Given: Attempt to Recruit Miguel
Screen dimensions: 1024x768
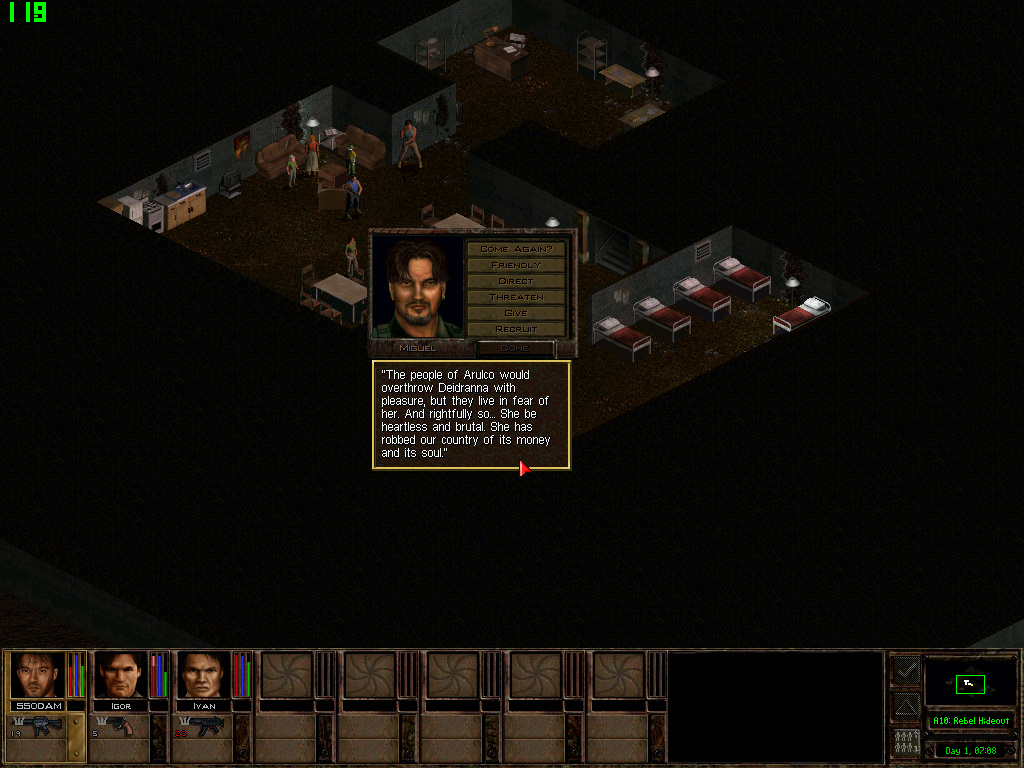Looking at the screenshot, I should pos(516,329).
